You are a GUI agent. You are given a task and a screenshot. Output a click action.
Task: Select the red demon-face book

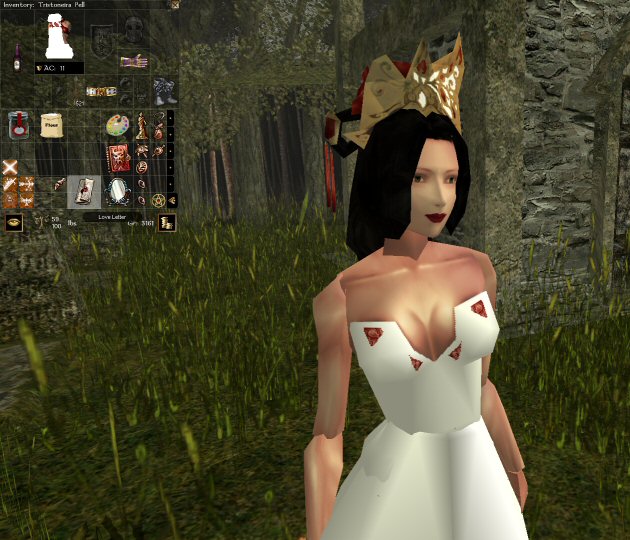pos(119,156)
